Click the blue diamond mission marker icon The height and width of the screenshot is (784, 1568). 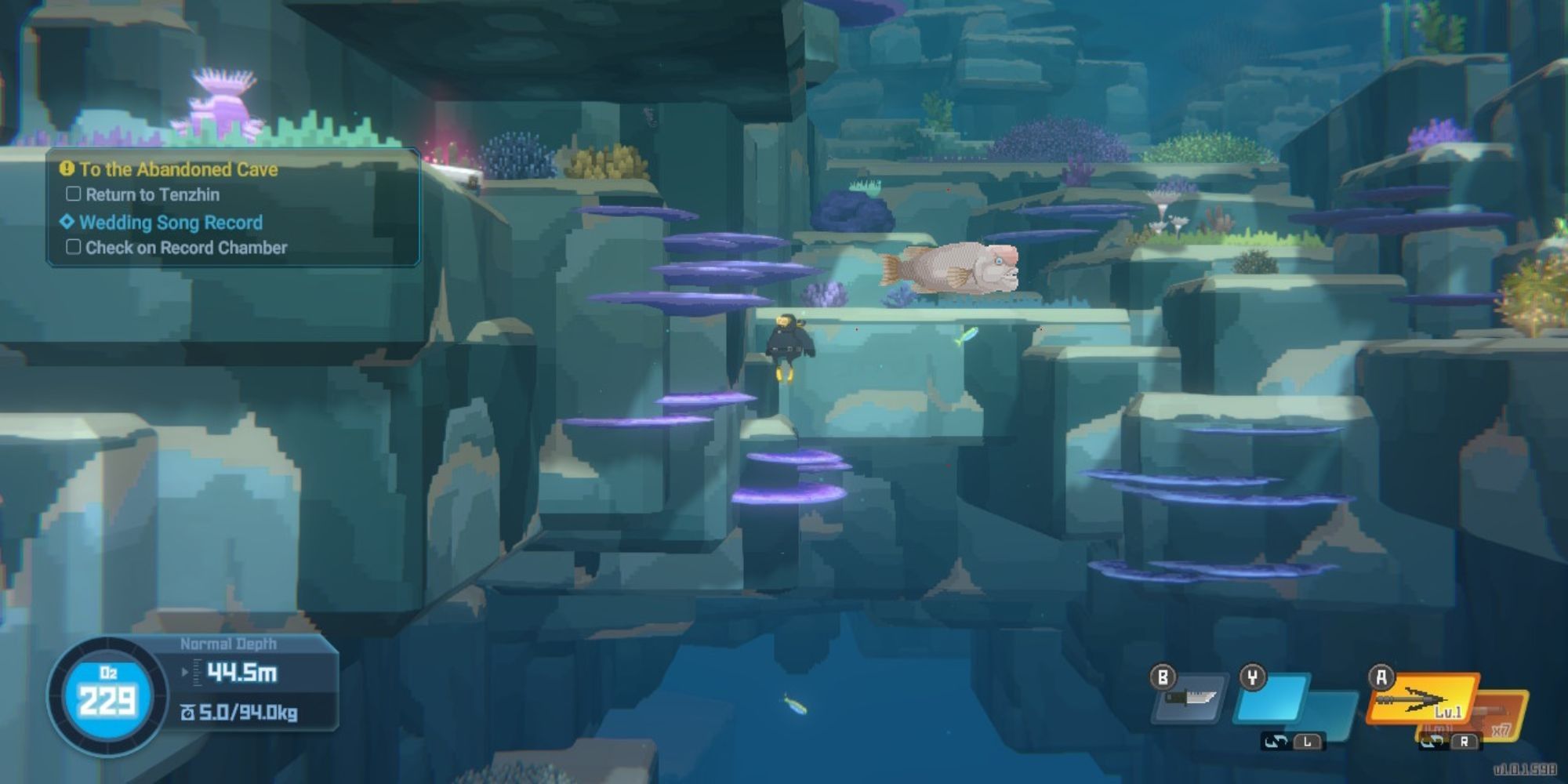[x=67, y=223]
